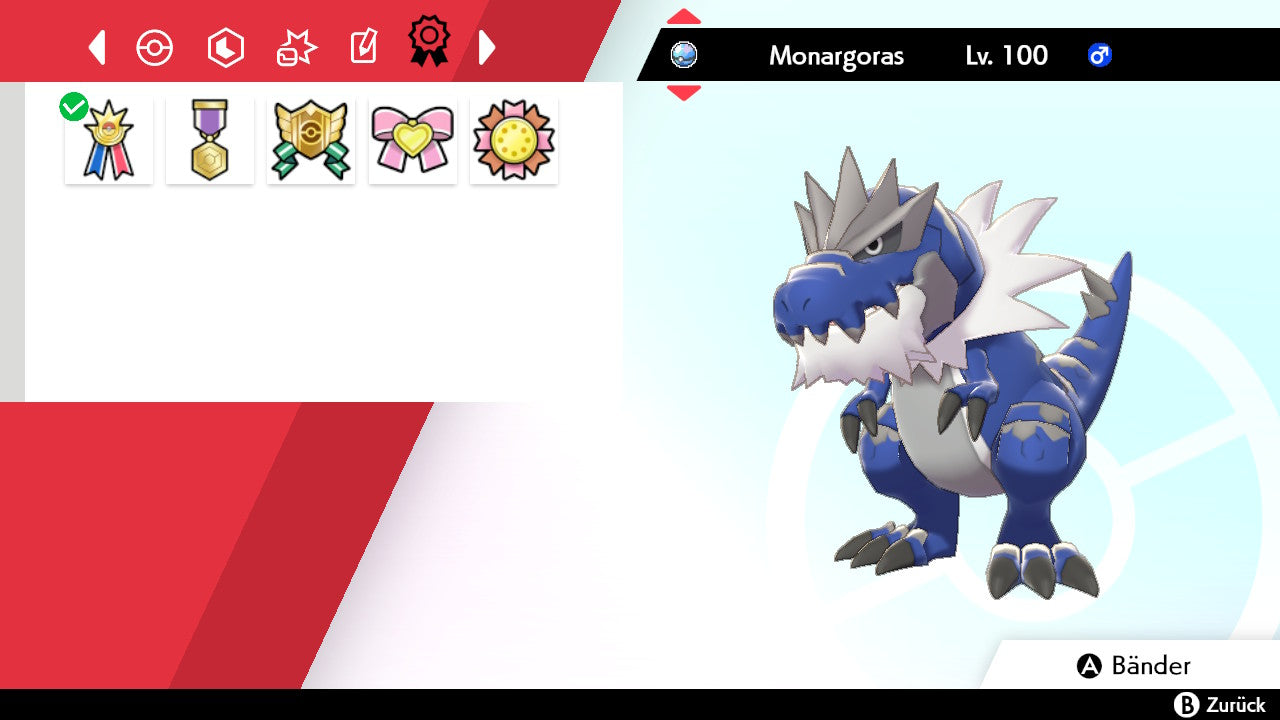This screenshot has height=720, width=1280.
Task: Choose the yellow flower-shaped ribbon
Action: tap(514, 141)
